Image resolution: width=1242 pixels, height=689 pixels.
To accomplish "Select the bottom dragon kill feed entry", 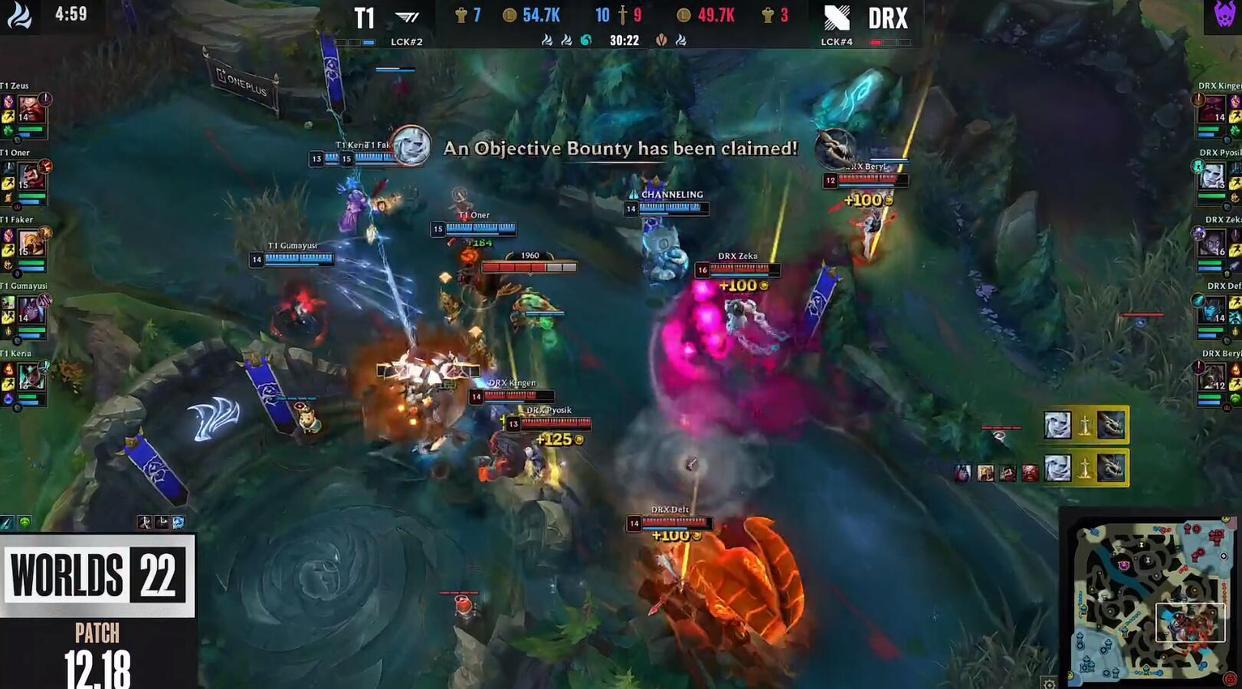I will [1084, 467].
